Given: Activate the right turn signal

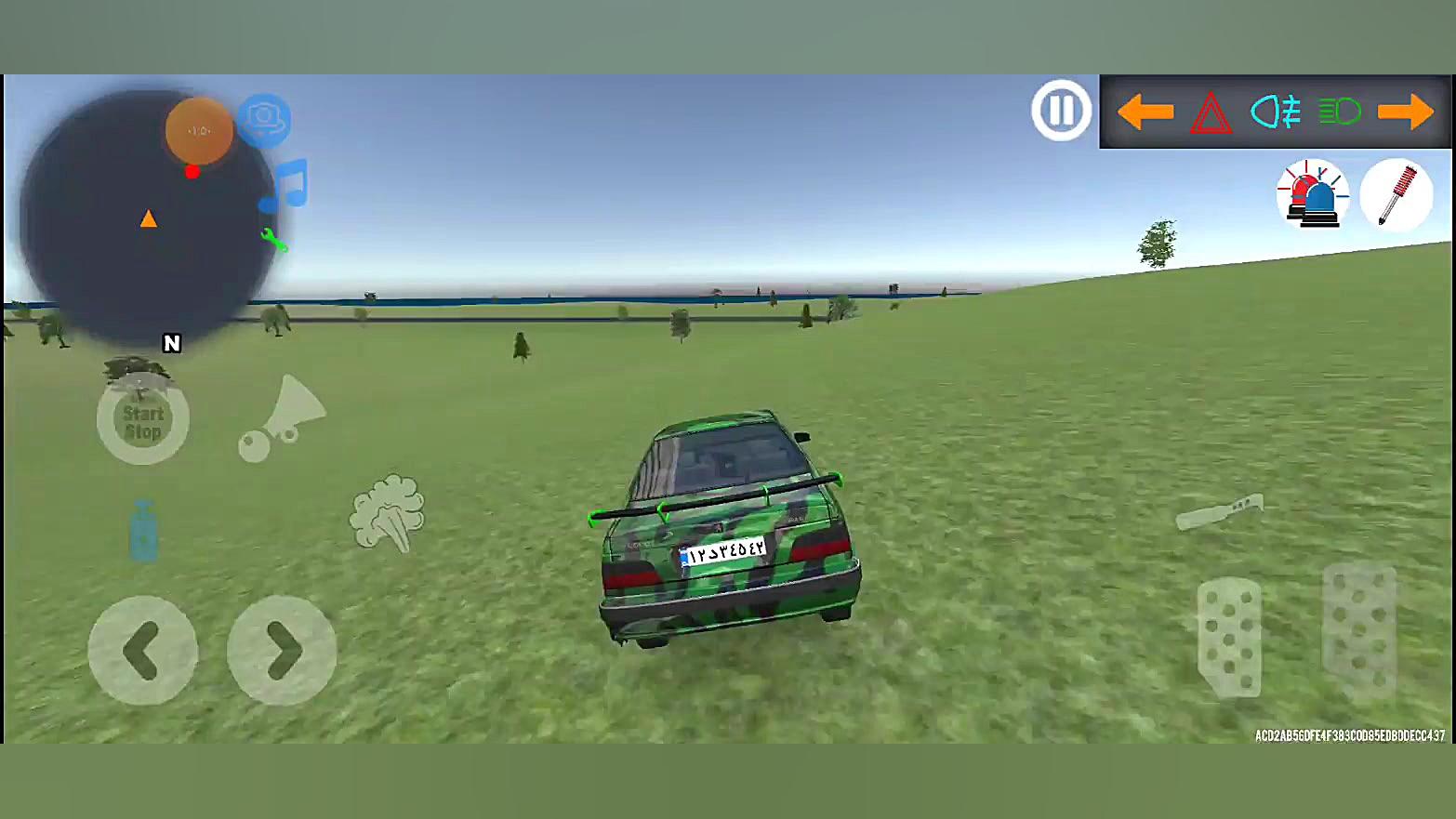Looking at the screenshot, I should 1407,112.
